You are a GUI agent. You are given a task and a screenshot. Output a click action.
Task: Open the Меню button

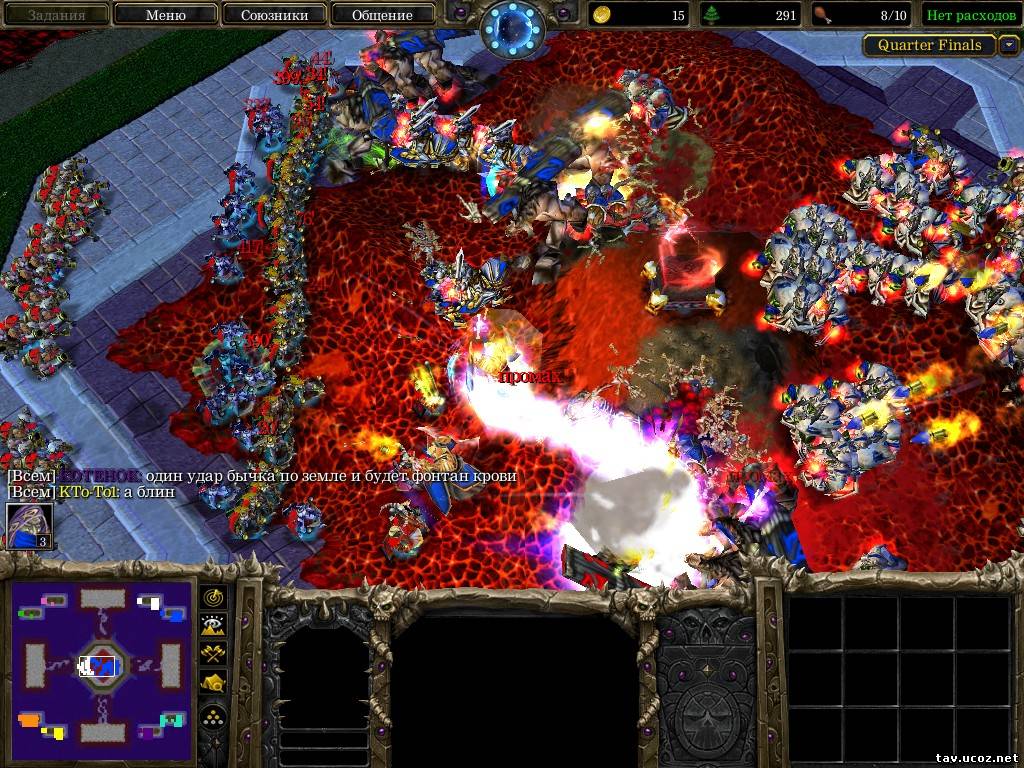click(x=165, y=15)
